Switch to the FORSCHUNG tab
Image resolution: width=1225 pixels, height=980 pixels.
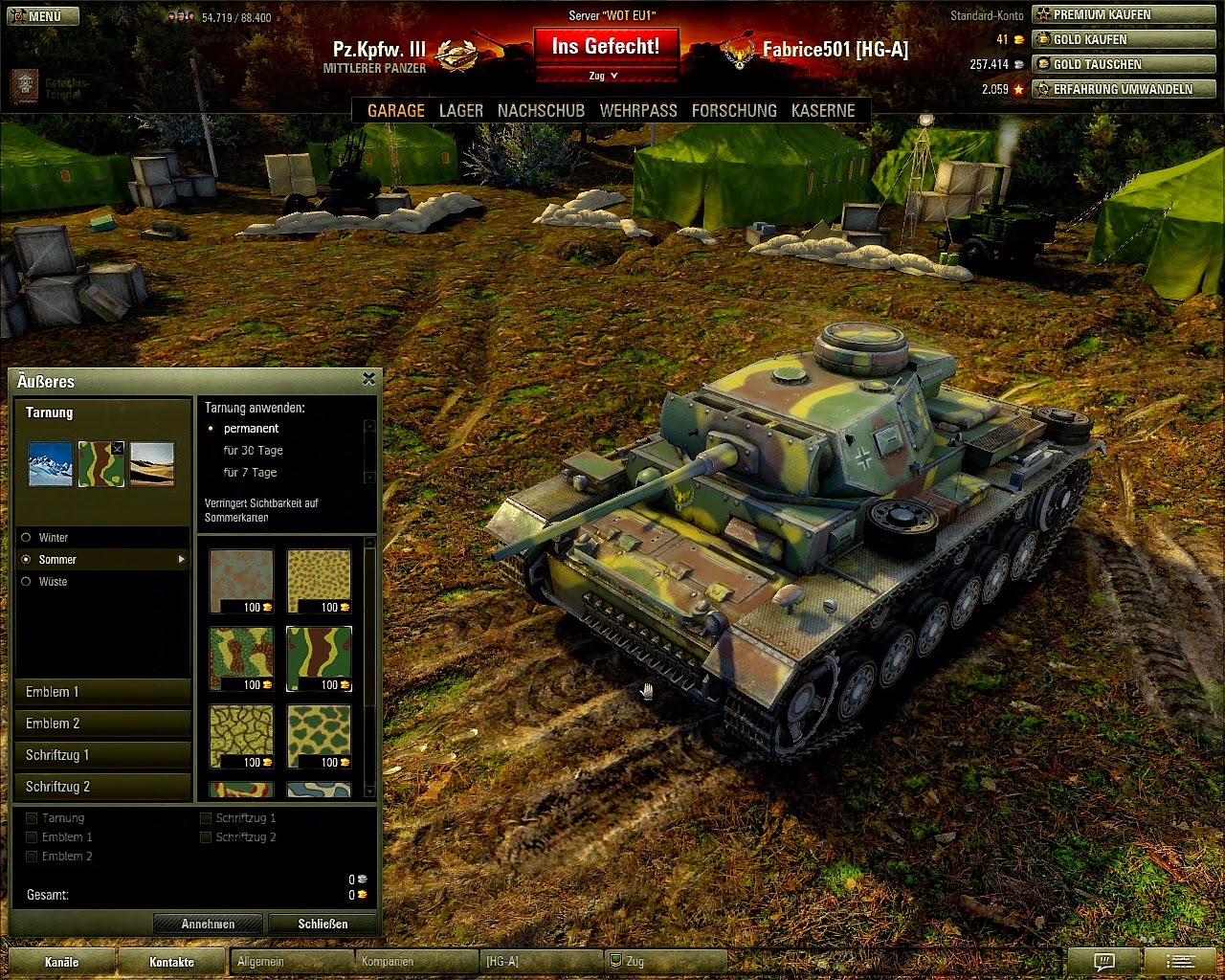734,110
